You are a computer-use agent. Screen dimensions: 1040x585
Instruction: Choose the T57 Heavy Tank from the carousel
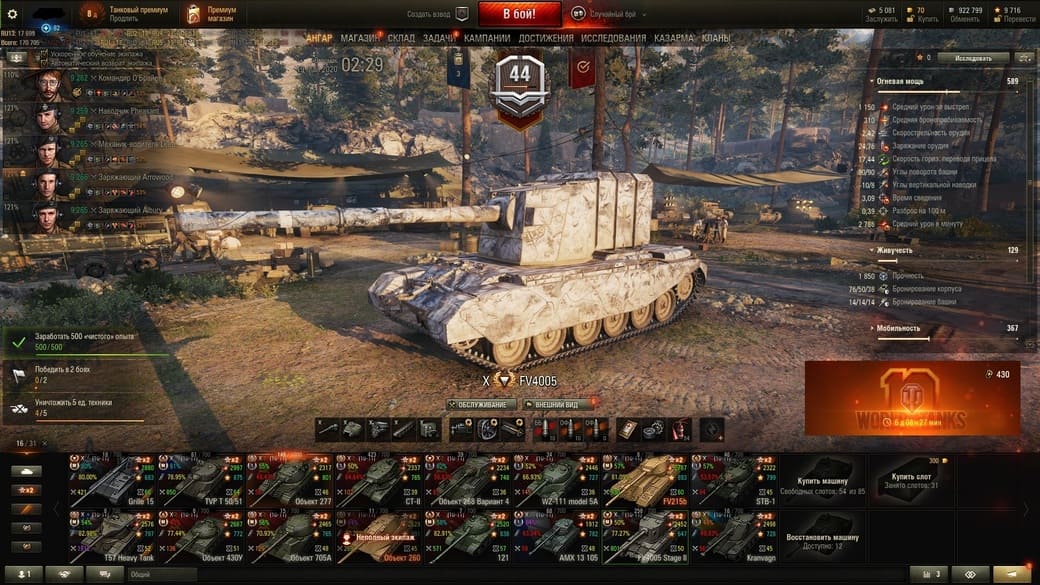point(112,536)
